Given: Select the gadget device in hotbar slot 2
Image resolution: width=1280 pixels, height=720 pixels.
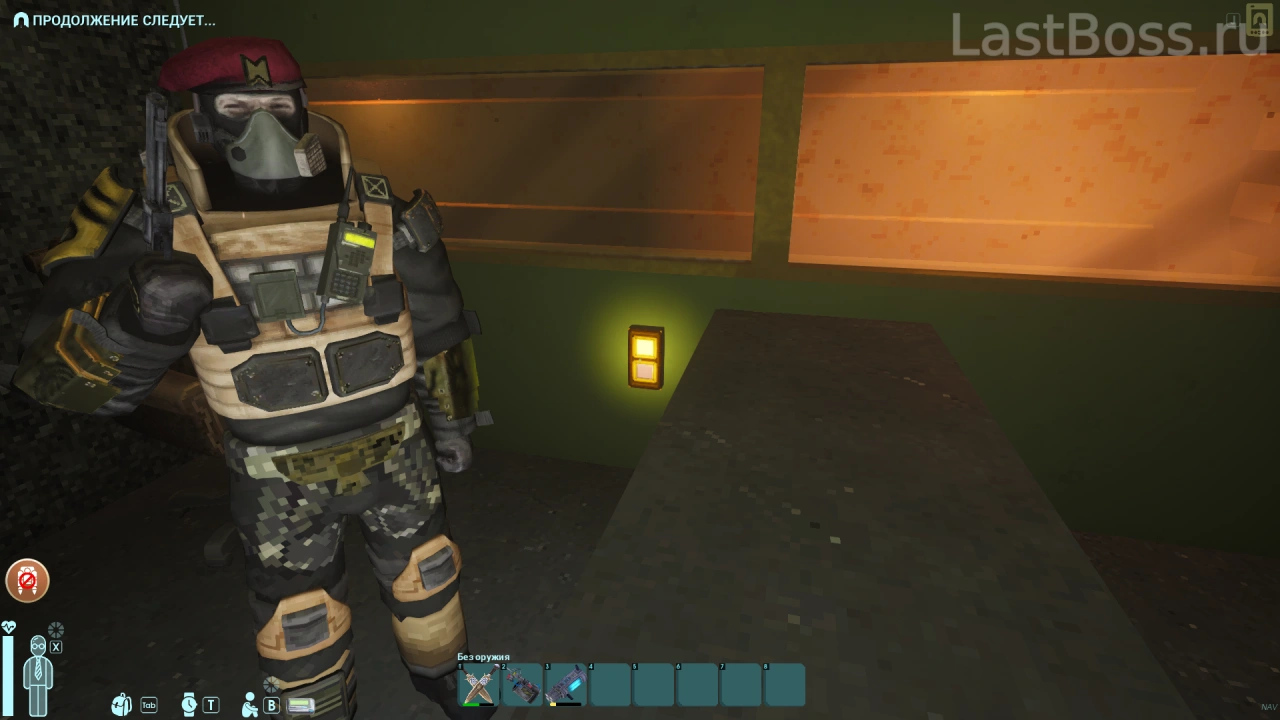Looking at the screenshot, I should [522, 685].
